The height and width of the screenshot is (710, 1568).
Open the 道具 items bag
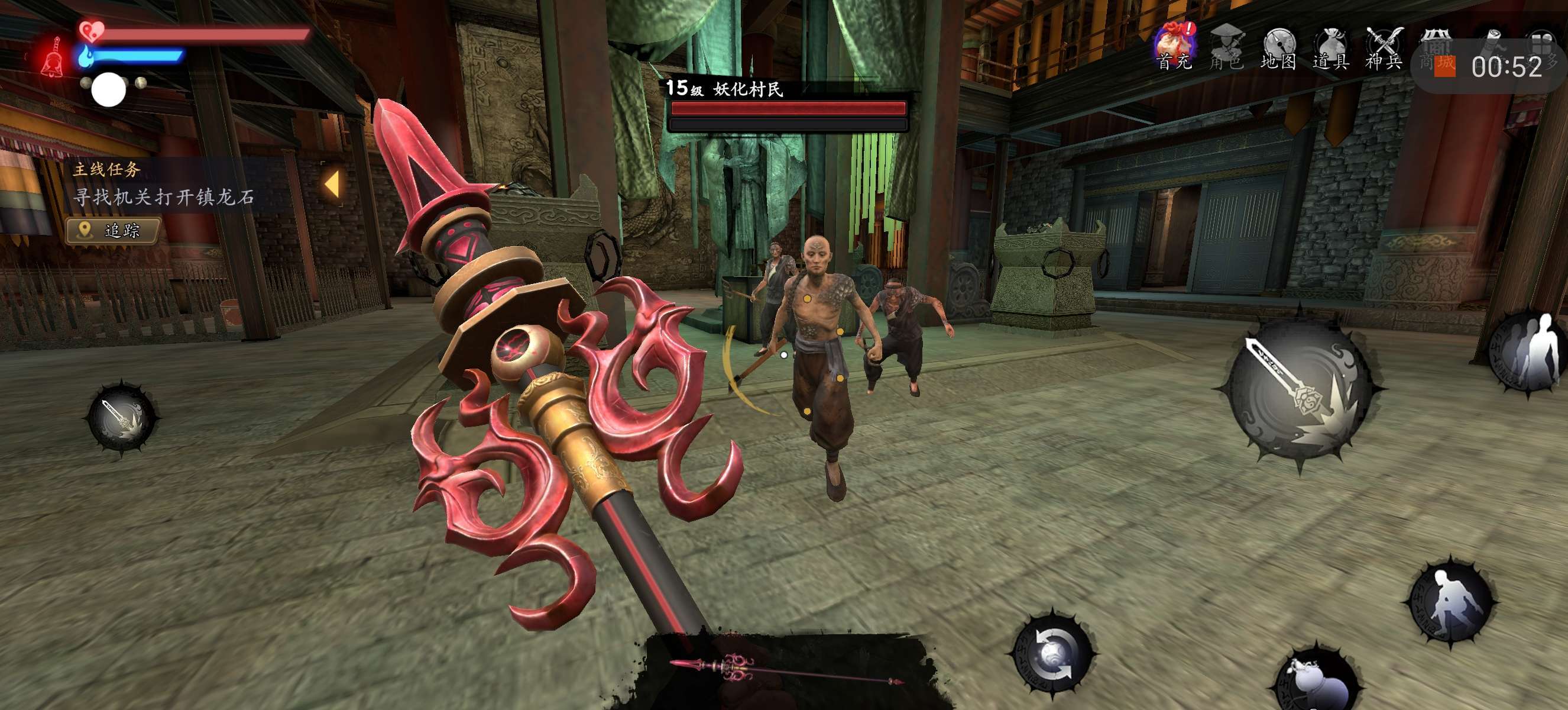click(x=1331, y=47)
